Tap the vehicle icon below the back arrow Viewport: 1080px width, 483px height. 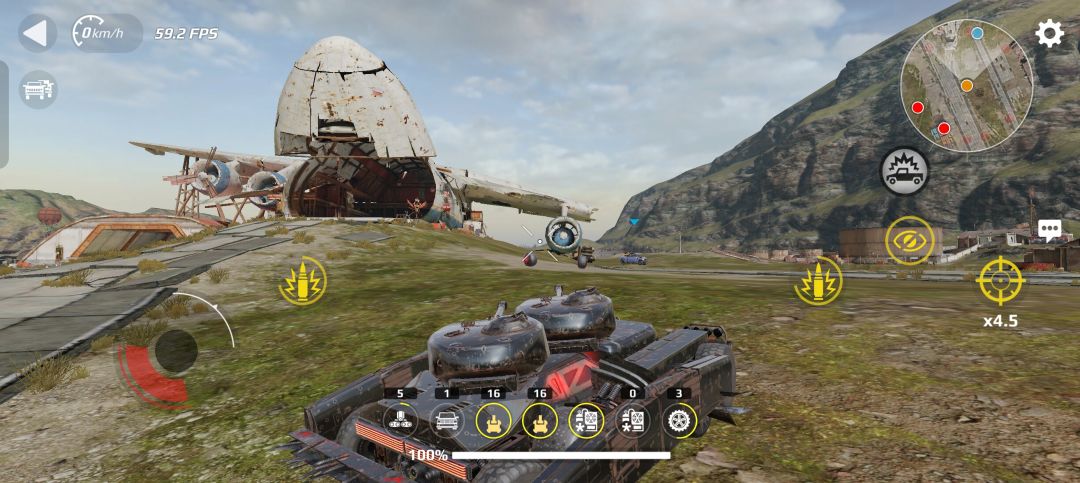pyautogui.click(x=38, y=90)
